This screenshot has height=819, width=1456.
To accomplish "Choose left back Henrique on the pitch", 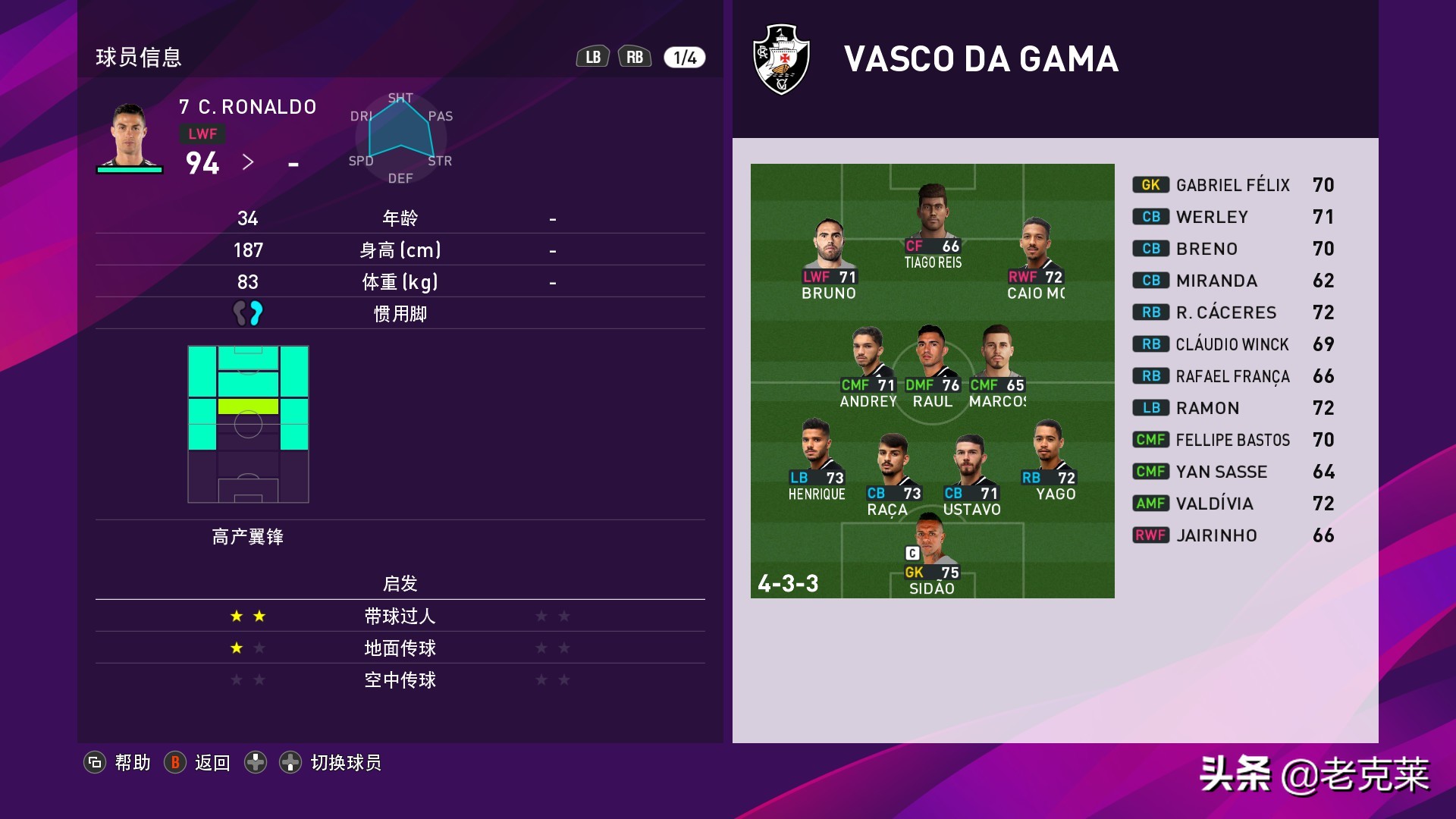I will pos(816,459).
